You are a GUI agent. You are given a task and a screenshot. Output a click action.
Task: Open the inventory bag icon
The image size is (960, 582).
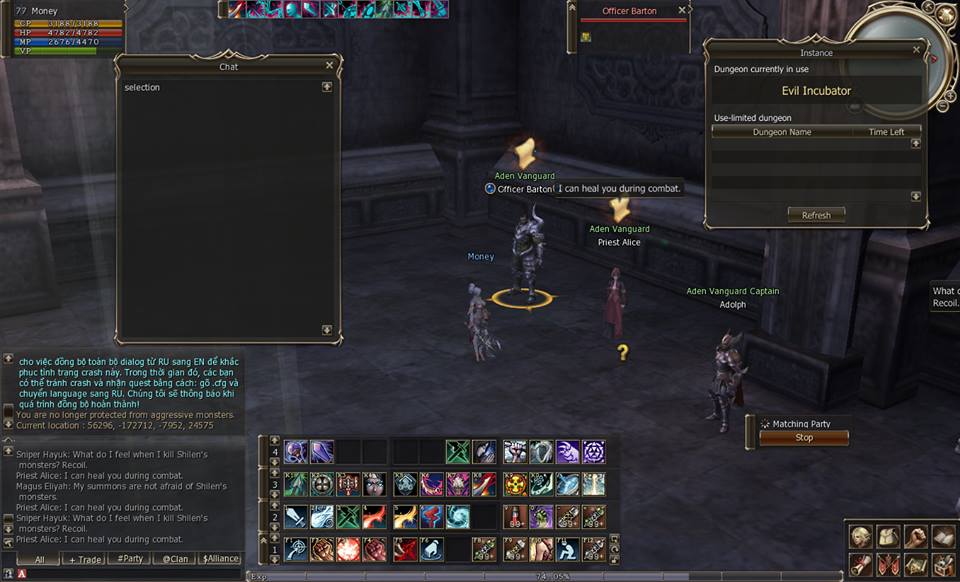point(887,537)
